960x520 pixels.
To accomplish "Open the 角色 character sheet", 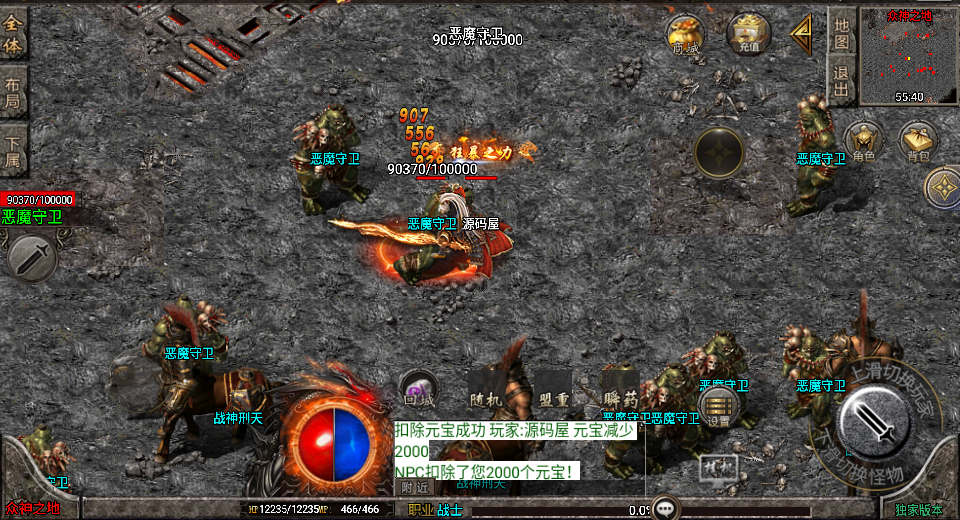I will click(x=864, y=142).
